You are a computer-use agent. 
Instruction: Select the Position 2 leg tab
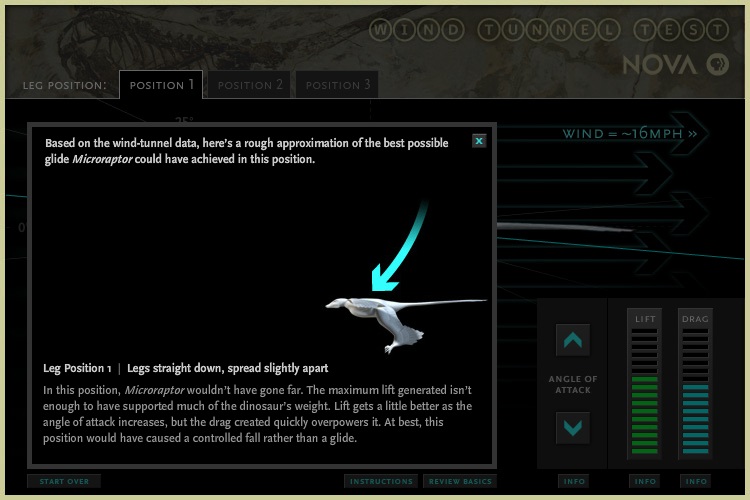[x=251, y=85]
